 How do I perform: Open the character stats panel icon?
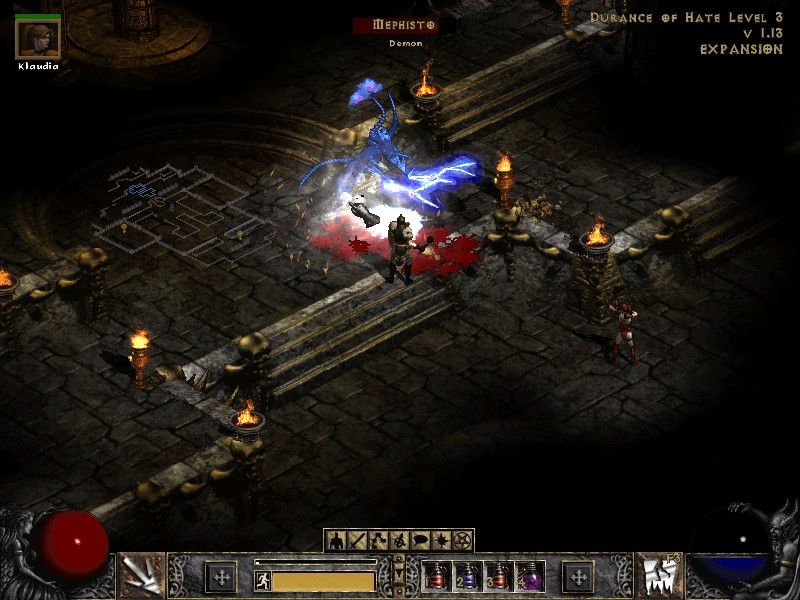[x=335, y=541]
